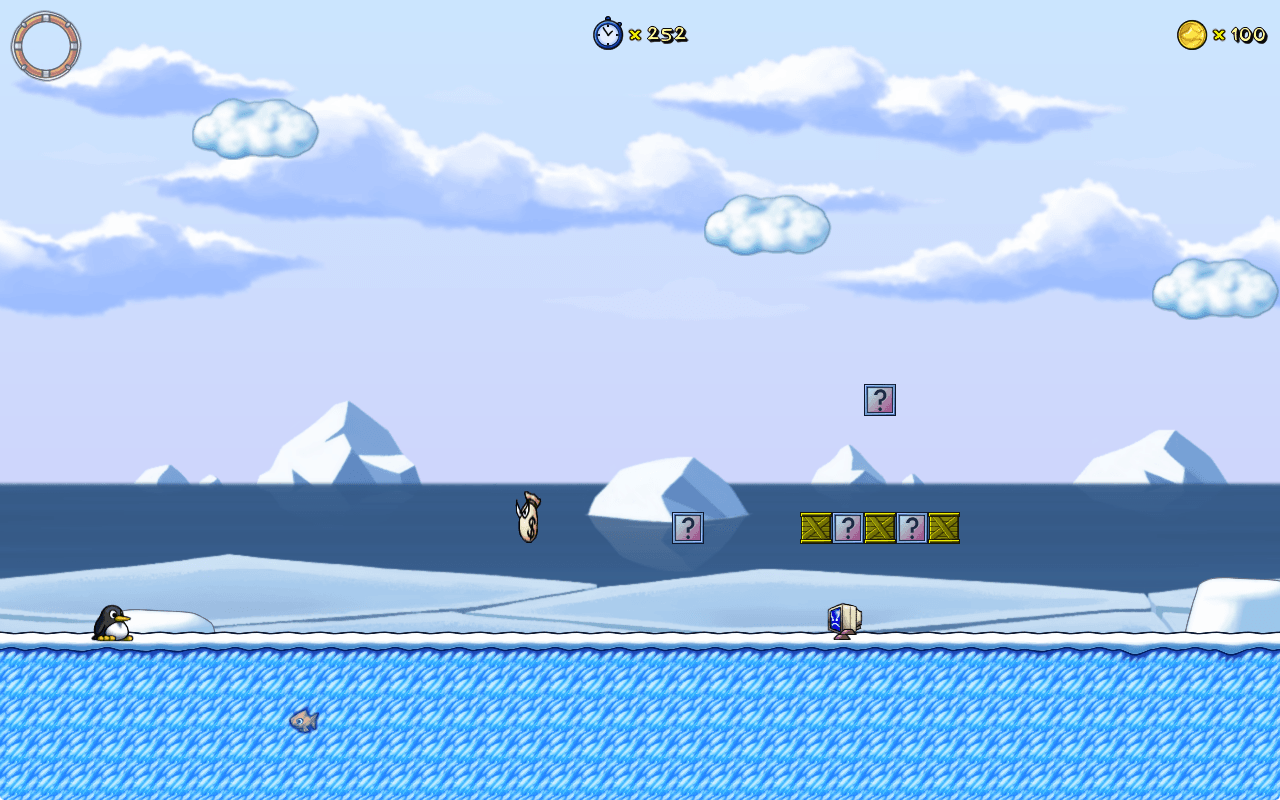Open the leftmost wooden crate

[816, 528]
